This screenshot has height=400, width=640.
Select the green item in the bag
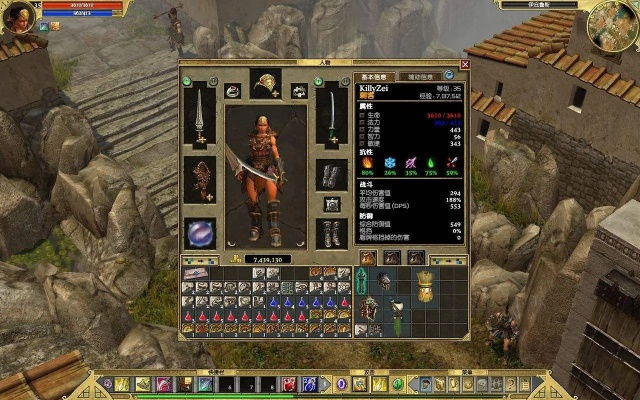398,323
